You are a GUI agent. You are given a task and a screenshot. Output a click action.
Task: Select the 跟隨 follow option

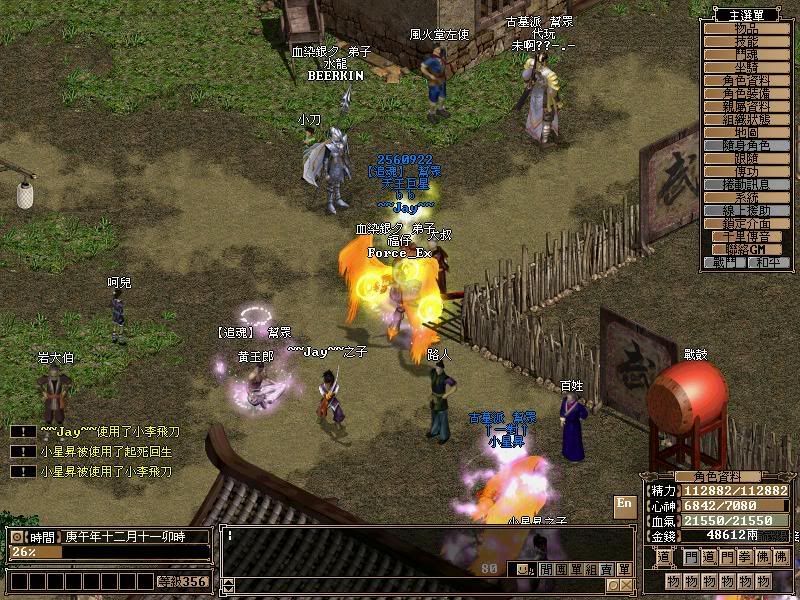pos(747,159)
